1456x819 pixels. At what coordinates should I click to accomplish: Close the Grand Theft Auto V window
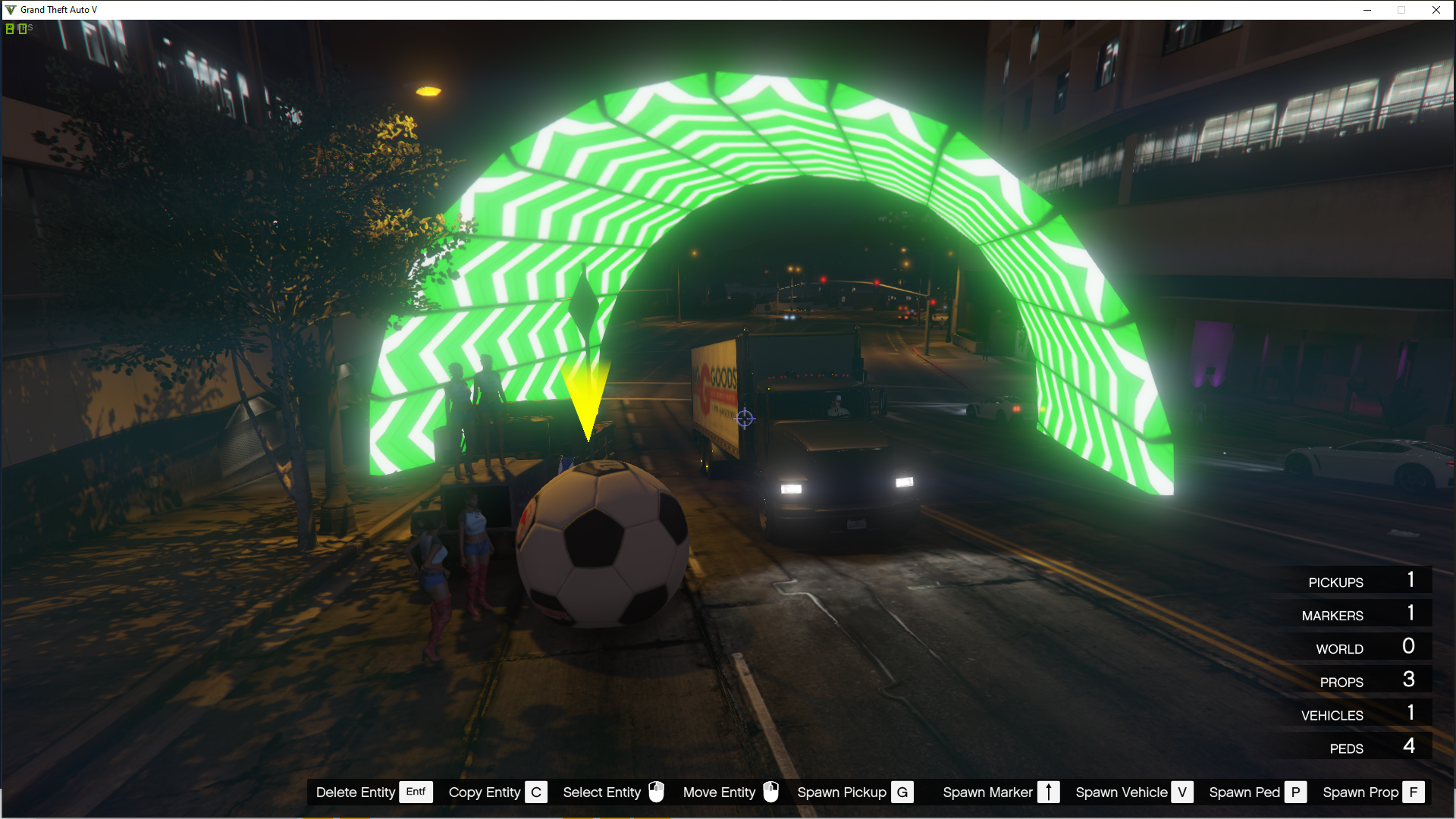tap(1436, 10)
